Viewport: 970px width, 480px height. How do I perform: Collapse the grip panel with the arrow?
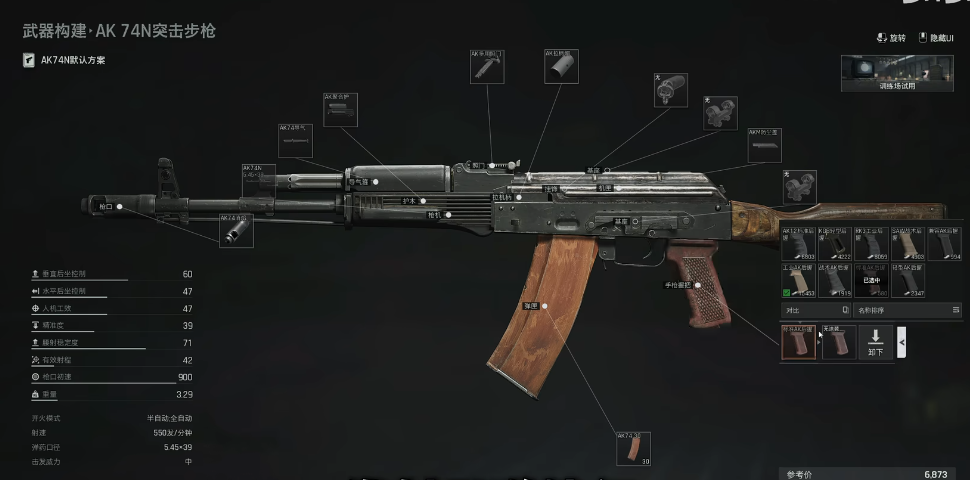click(902, 343)
